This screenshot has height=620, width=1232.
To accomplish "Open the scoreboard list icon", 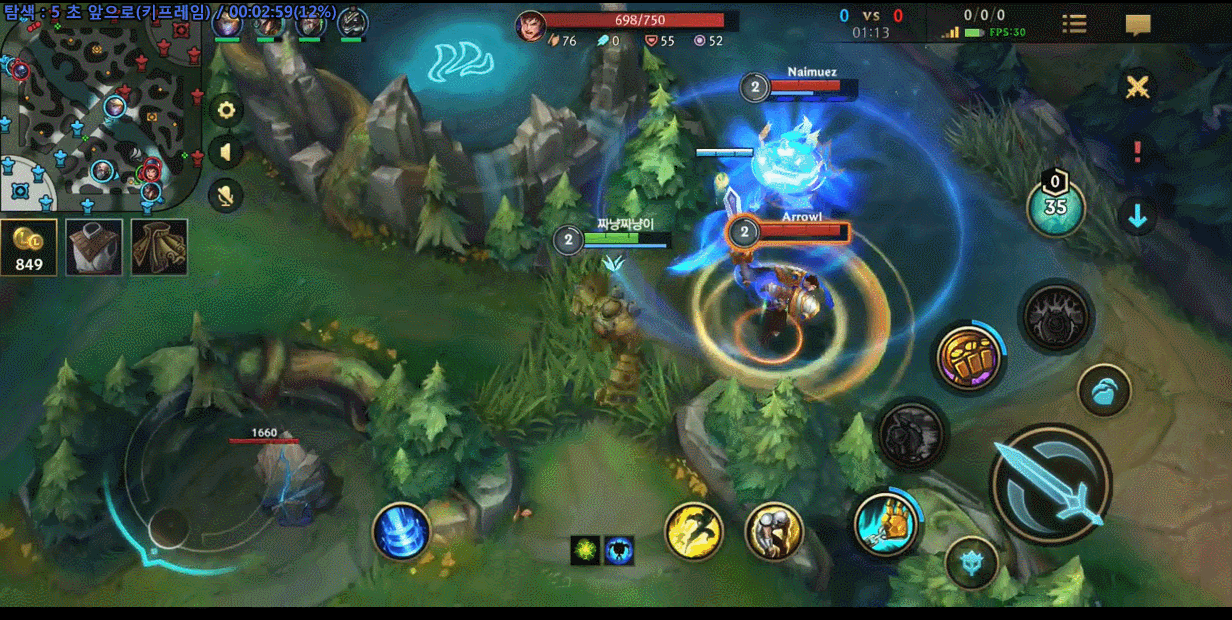I will click(1074, 24).
